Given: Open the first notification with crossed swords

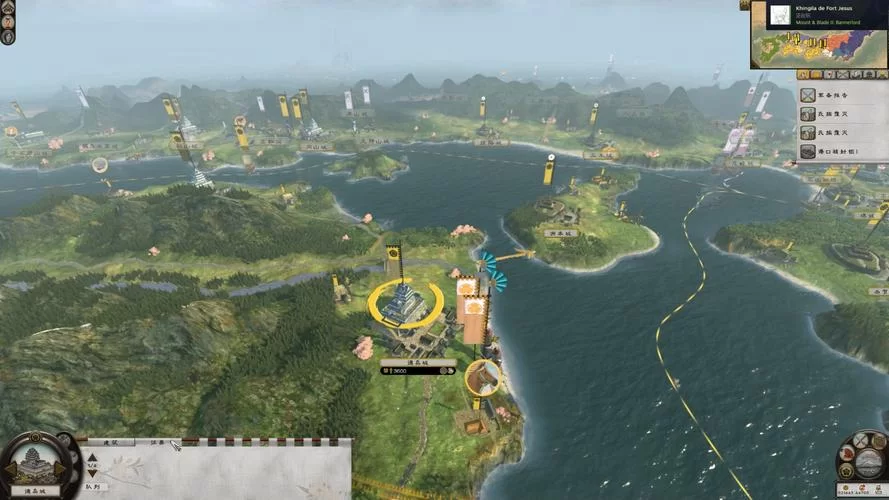Looking at the screenshot, I should click(x=808, y=95).
